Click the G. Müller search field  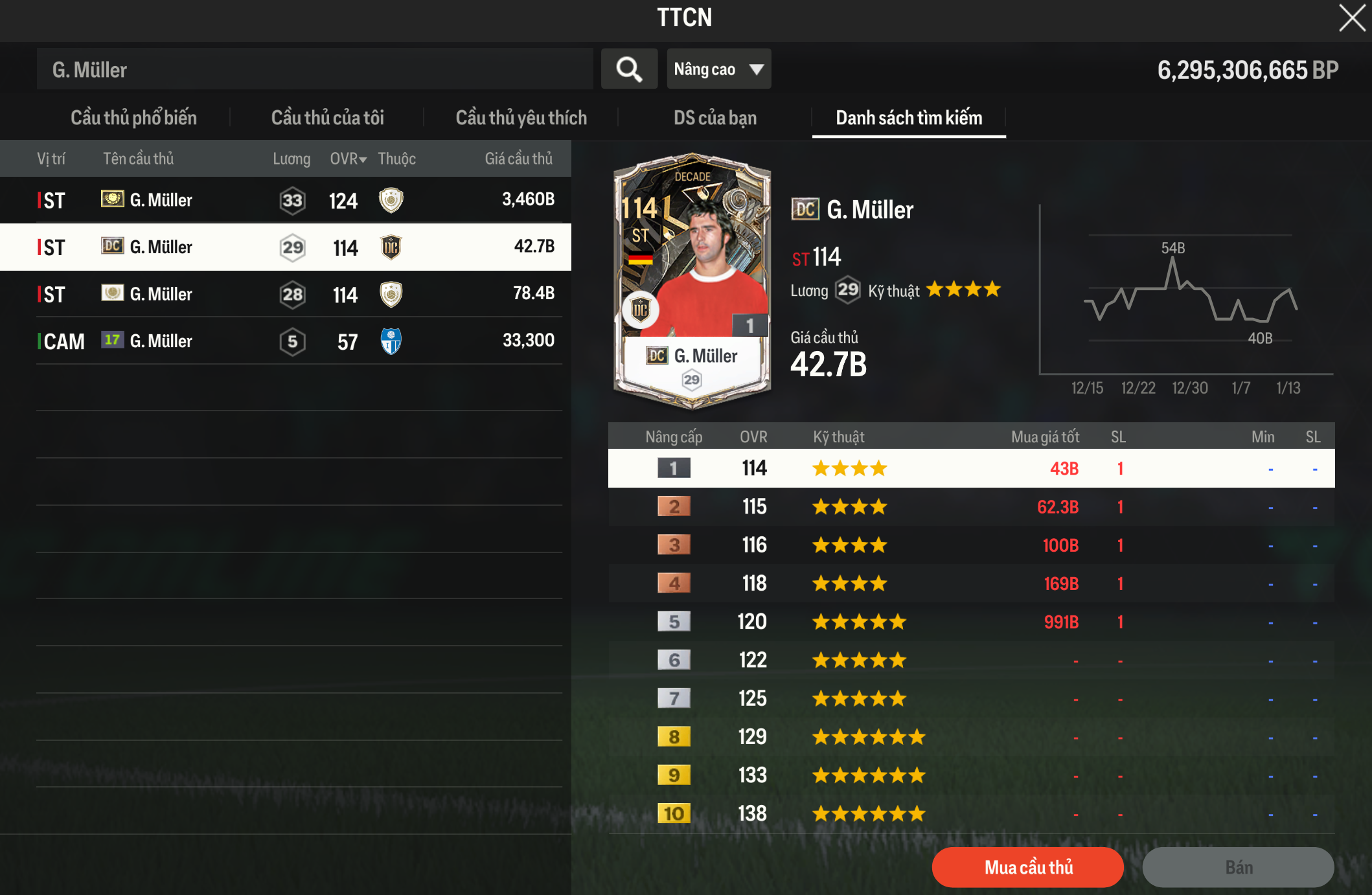tap(315, 69)
